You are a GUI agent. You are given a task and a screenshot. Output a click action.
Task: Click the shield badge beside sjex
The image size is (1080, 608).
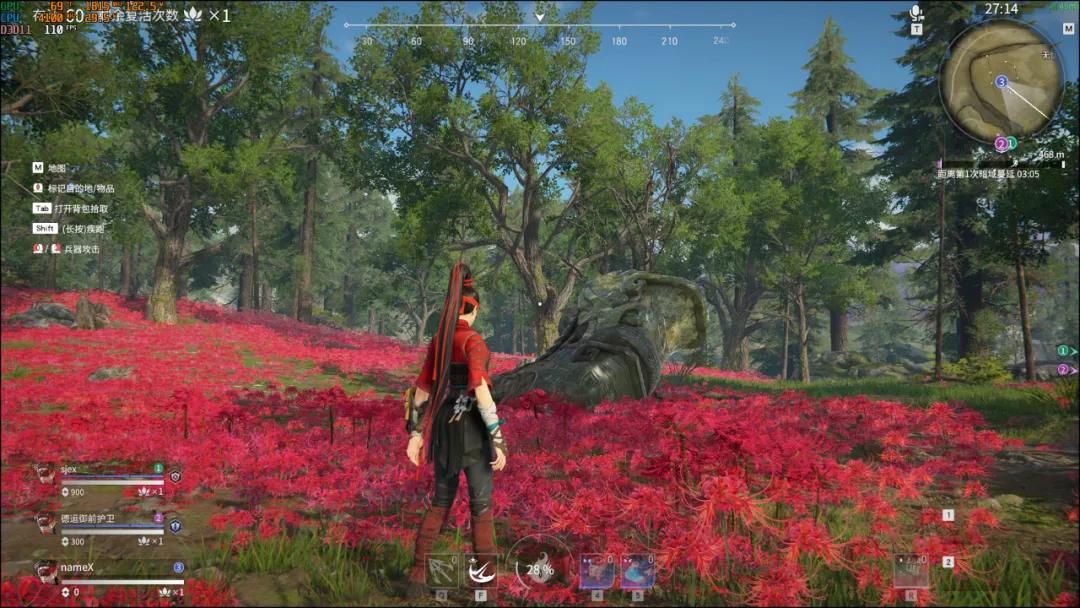pyautogui.click(x=175, y=476)
